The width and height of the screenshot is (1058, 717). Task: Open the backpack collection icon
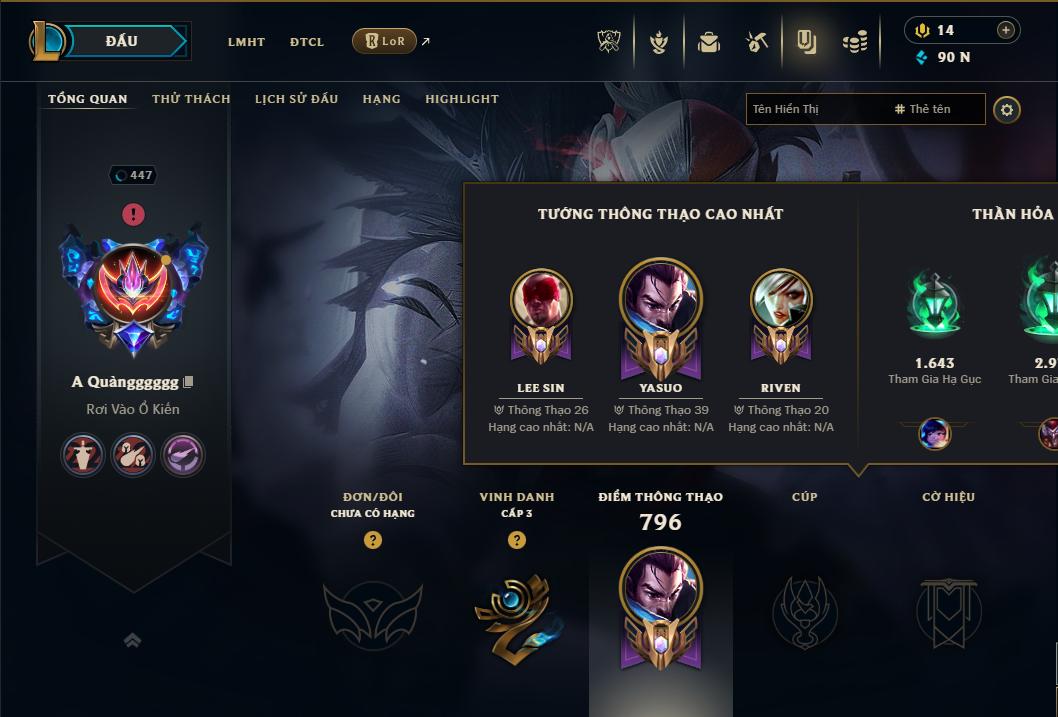pyautogui.click(x=708, y=42)
